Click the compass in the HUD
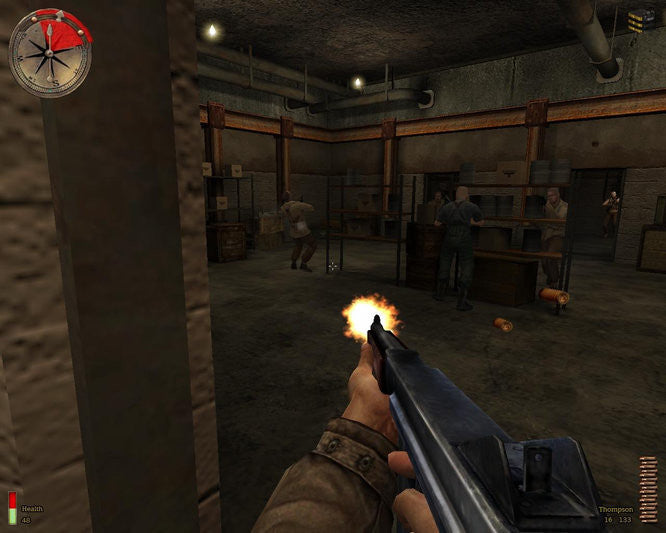 pos(49,53)
